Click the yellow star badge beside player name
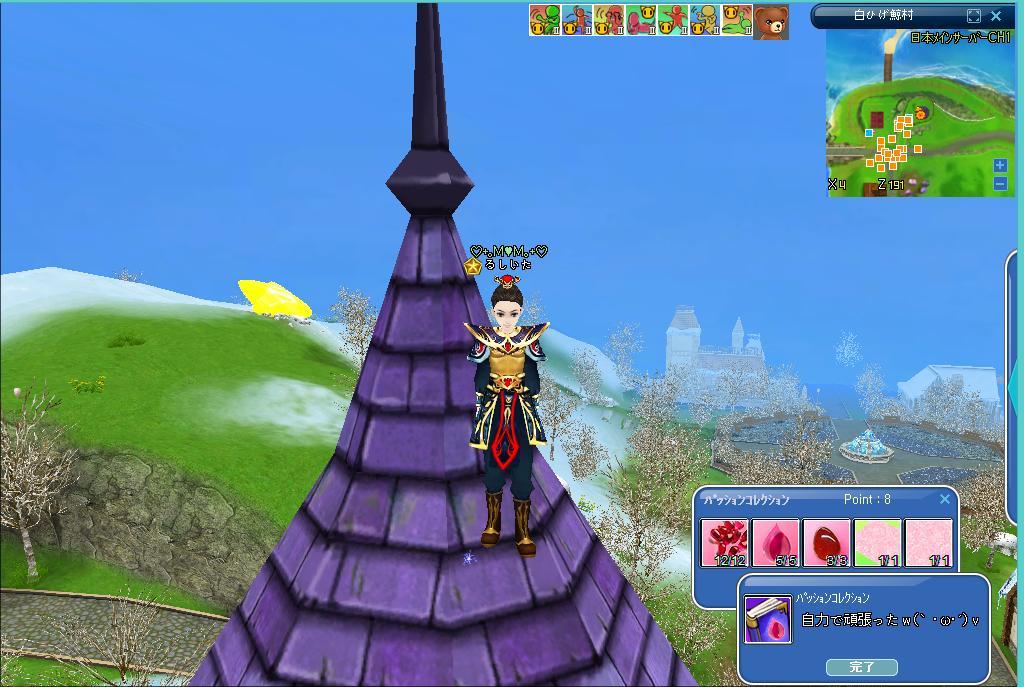The height and width of the screenshot is (687, 1024). (x=473, y=267)
